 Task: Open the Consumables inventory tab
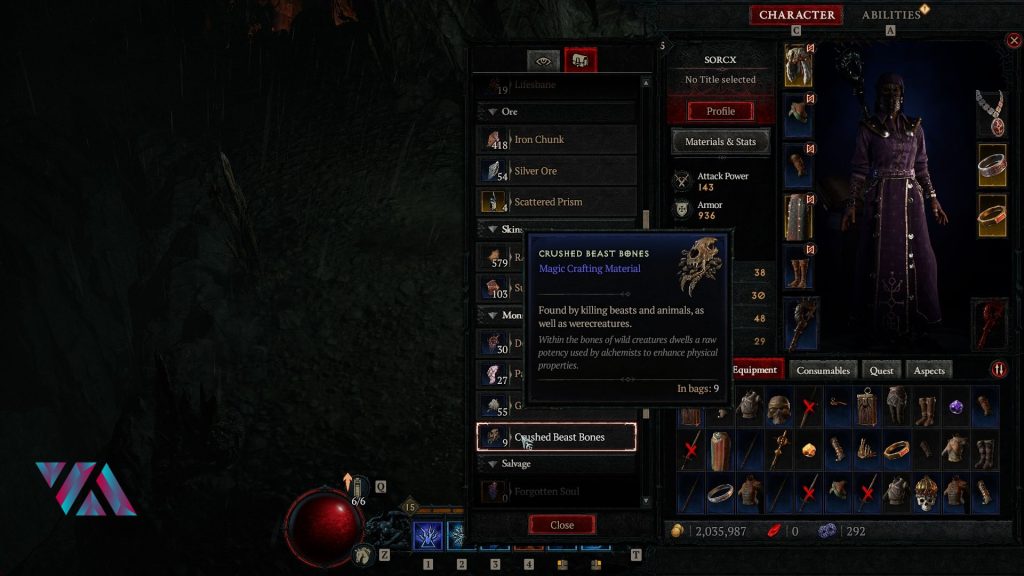[x=823, y=370]
